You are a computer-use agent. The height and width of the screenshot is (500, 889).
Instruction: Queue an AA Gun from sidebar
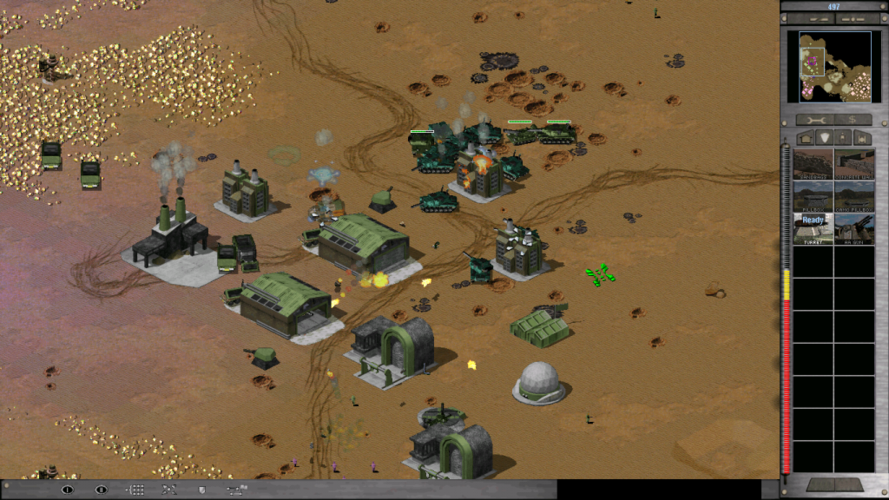(854, 229)
